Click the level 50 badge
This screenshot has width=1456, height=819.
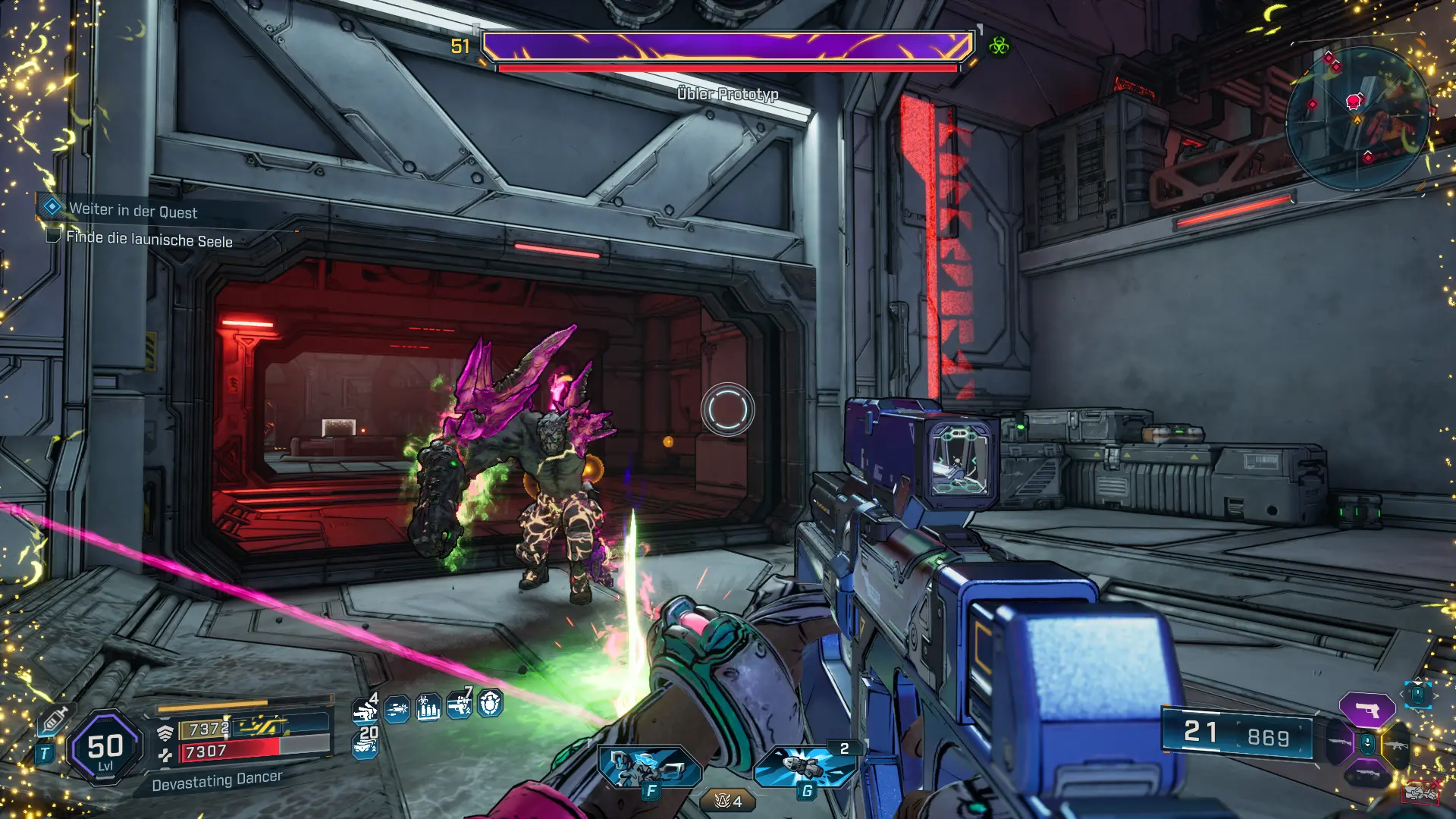(x=105, y=748)
